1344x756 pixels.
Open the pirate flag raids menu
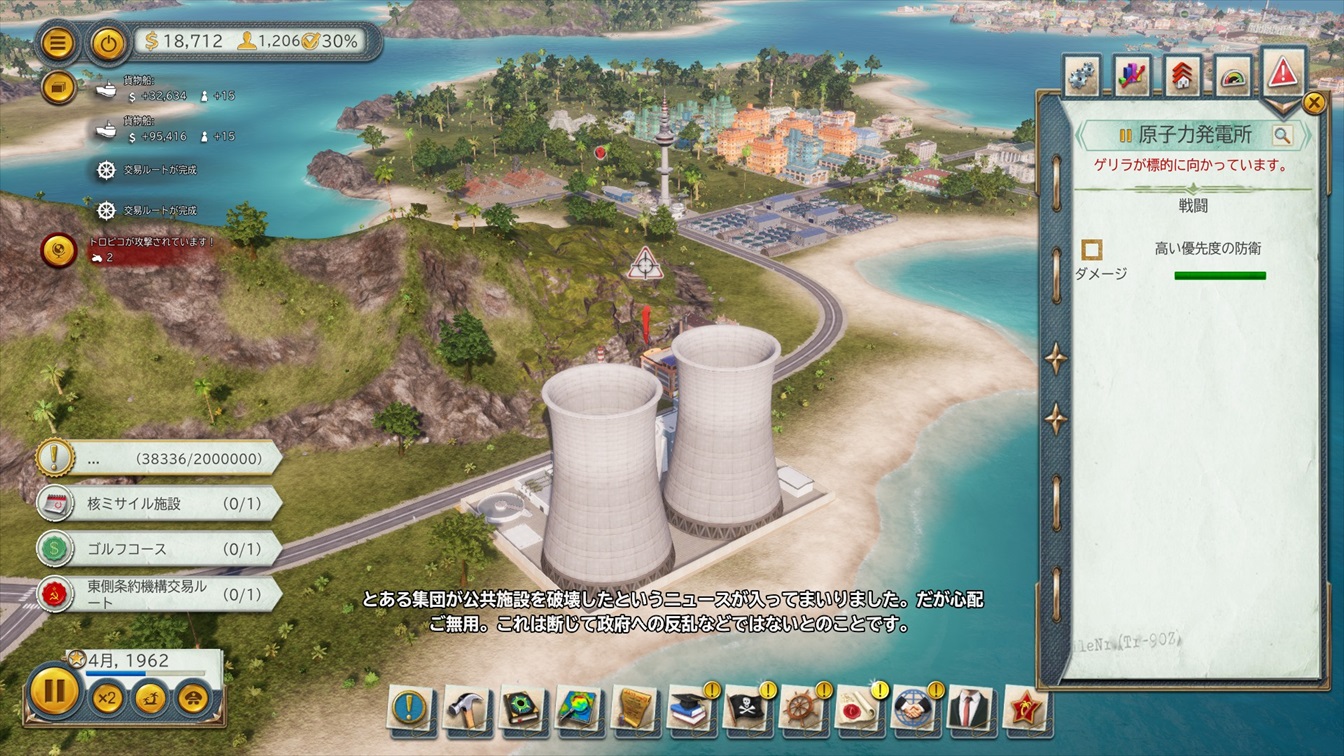click(746, 709)
